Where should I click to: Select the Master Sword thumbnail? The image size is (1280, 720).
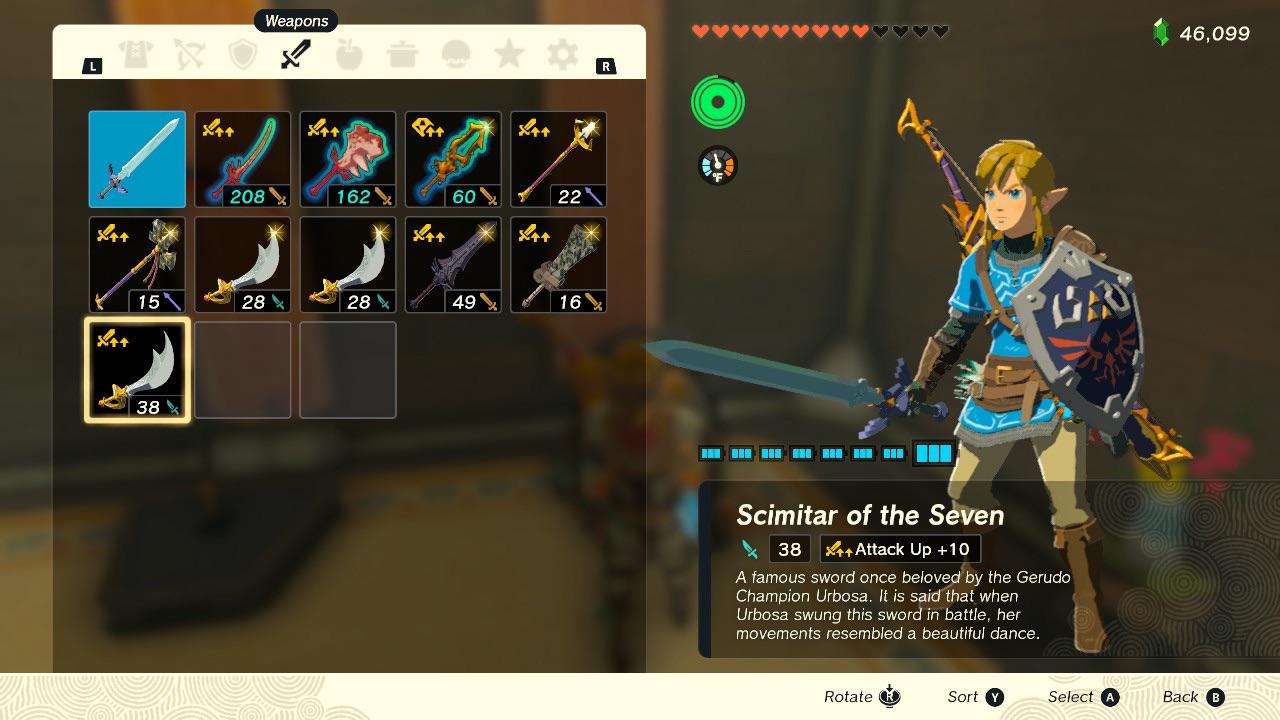[x=137, y=158]
